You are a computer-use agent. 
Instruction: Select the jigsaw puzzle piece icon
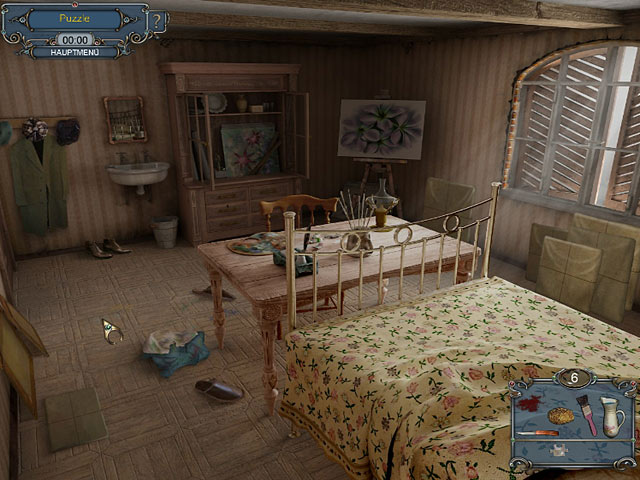click(557, 451)
